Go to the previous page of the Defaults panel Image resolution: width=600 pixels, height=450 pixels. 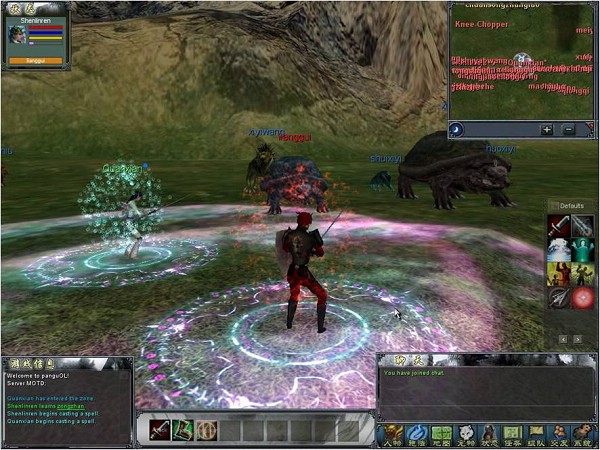563,339
